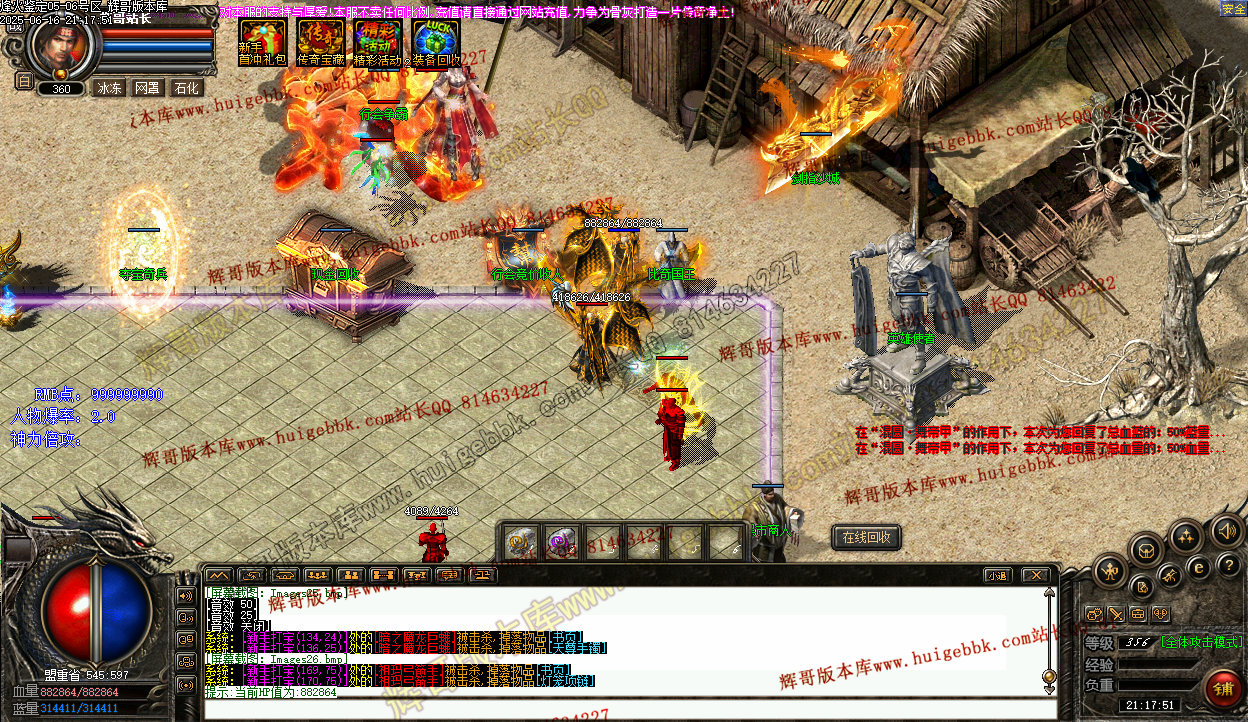Open the 传奇宝藏 treasure icon
This screenshot has height=722, width=1248.
(x=320, y=40)
